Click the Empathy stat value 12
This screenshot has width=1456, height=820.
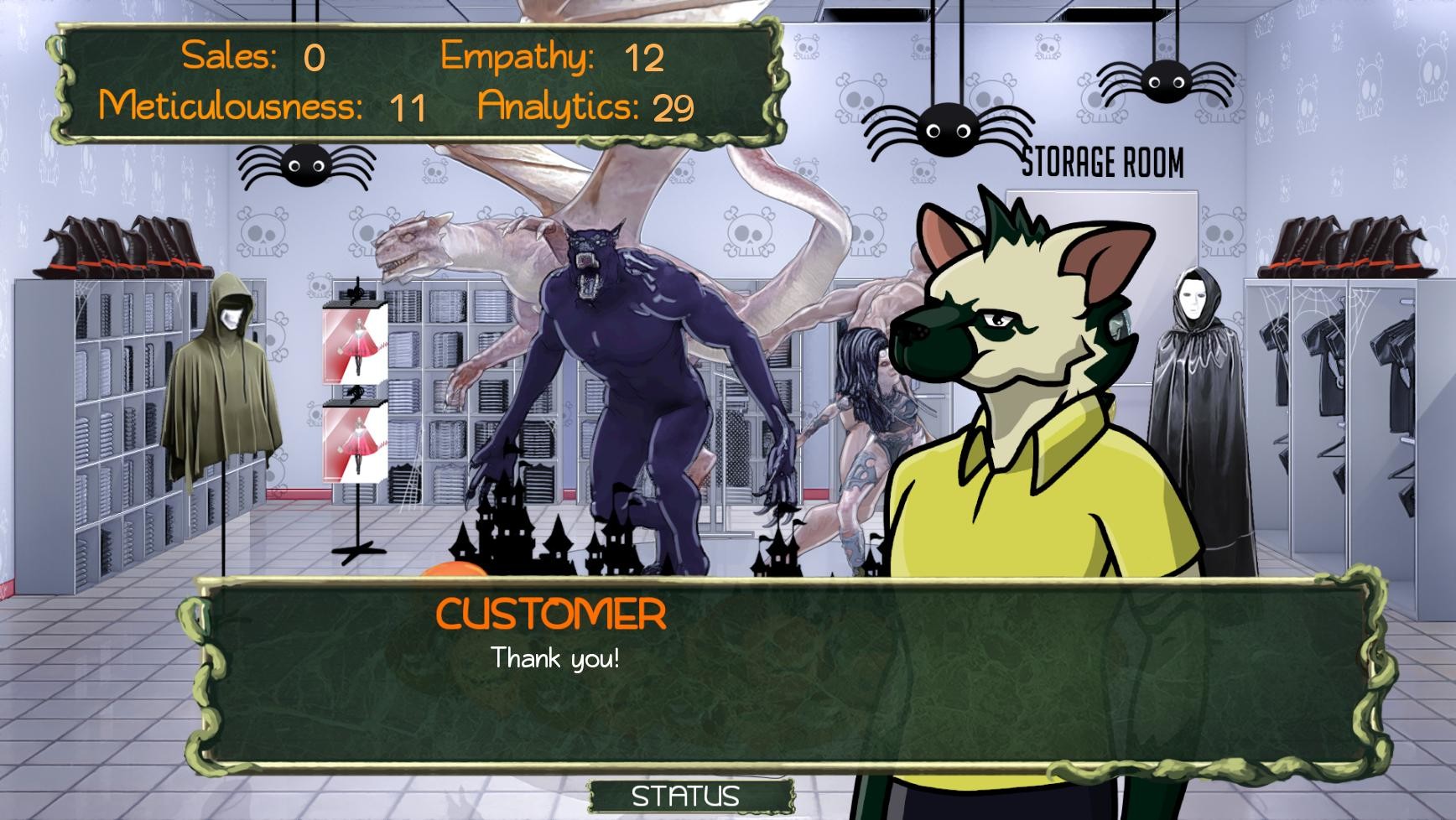642,58
